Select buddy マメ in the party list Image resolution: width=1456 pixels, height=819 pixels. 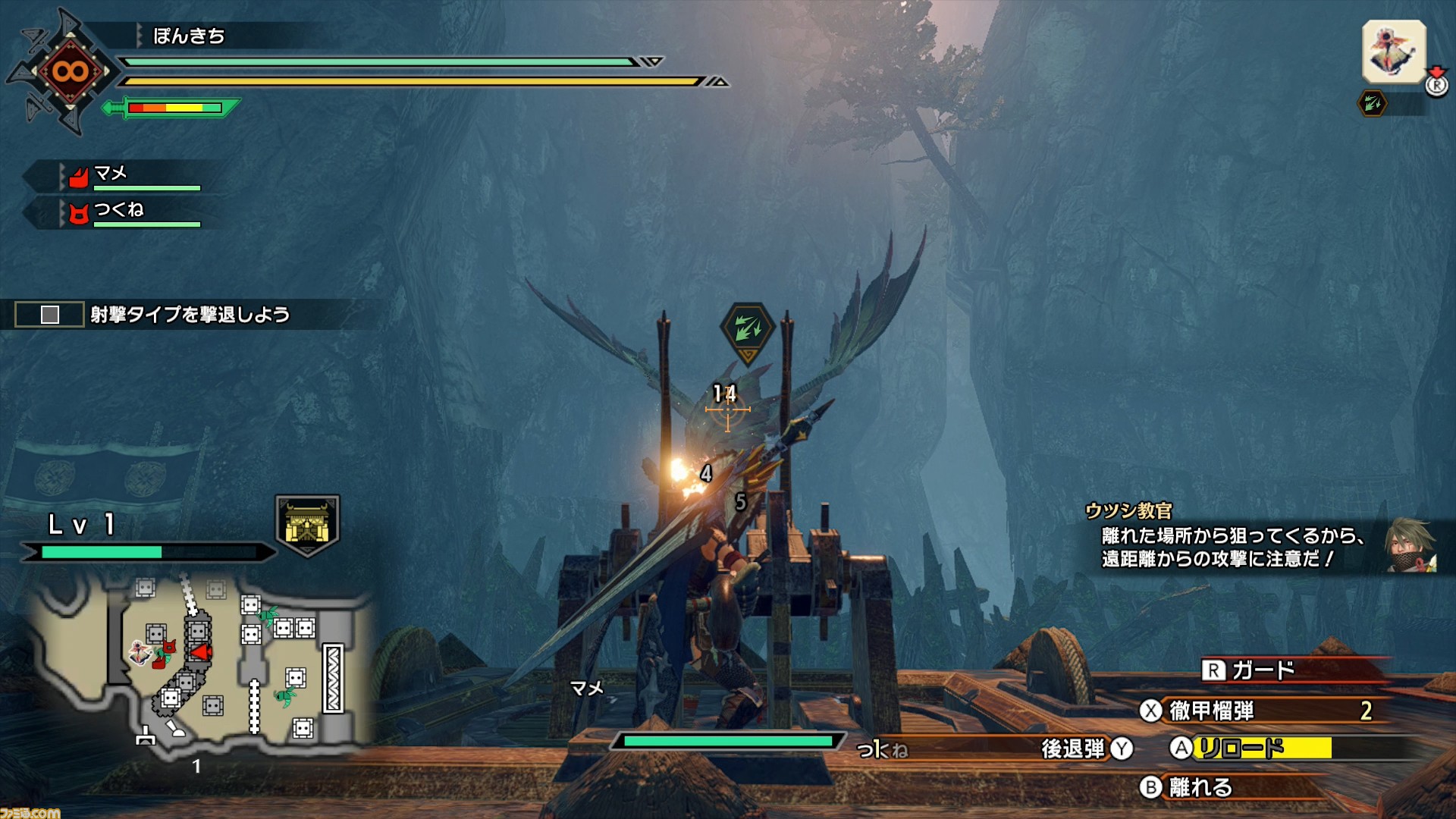point(111,174)
